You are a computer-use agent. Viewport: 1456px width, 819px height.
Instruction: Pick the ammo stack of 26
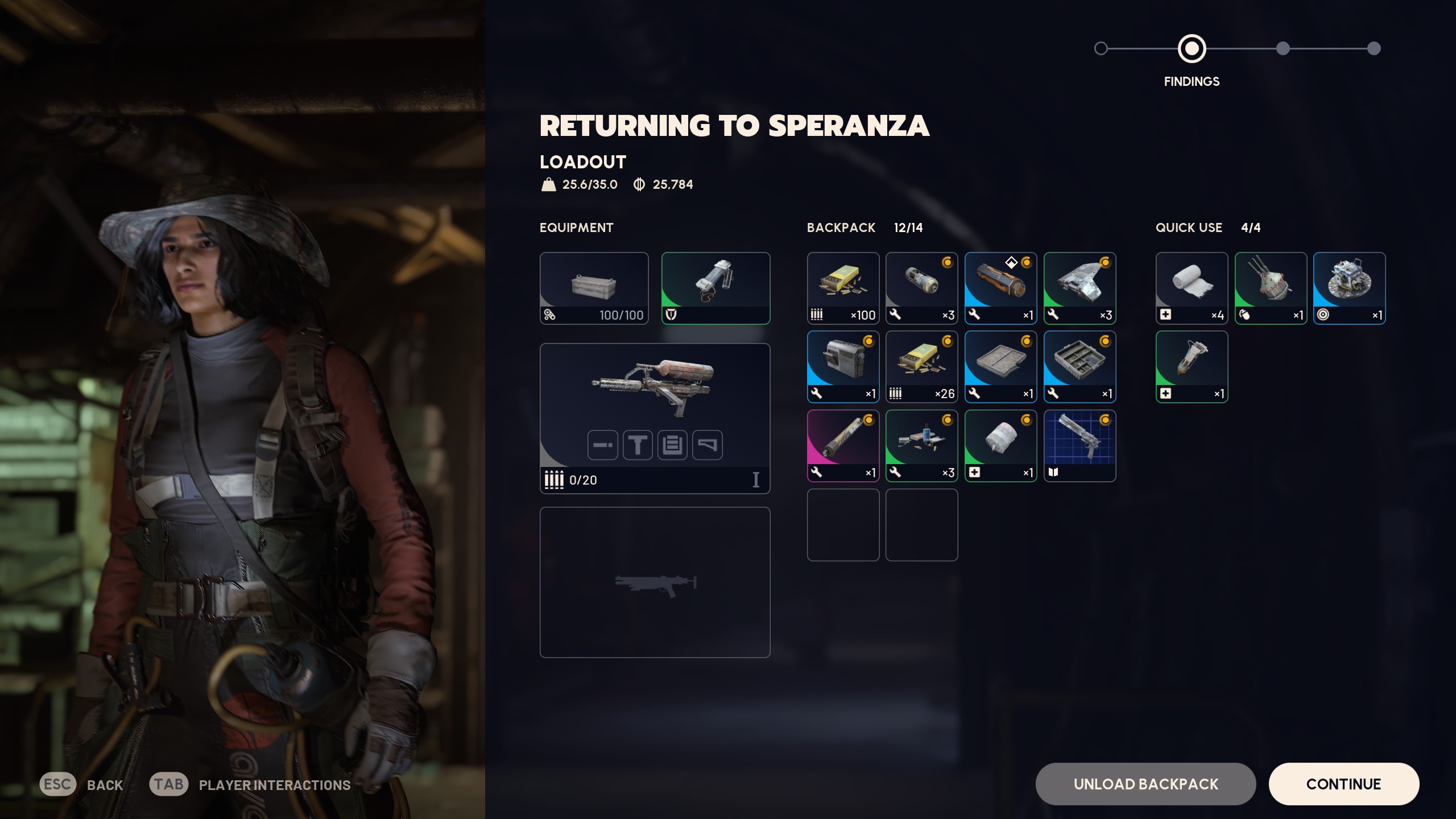pyautogui.click(x=921, y=367)
